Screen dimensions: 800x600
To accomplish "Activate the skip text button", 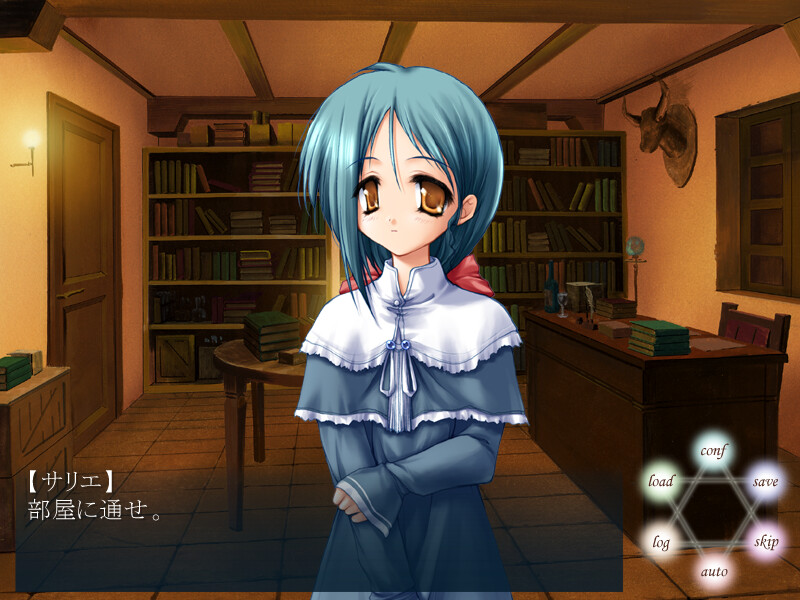I will [x=765, y=542].
